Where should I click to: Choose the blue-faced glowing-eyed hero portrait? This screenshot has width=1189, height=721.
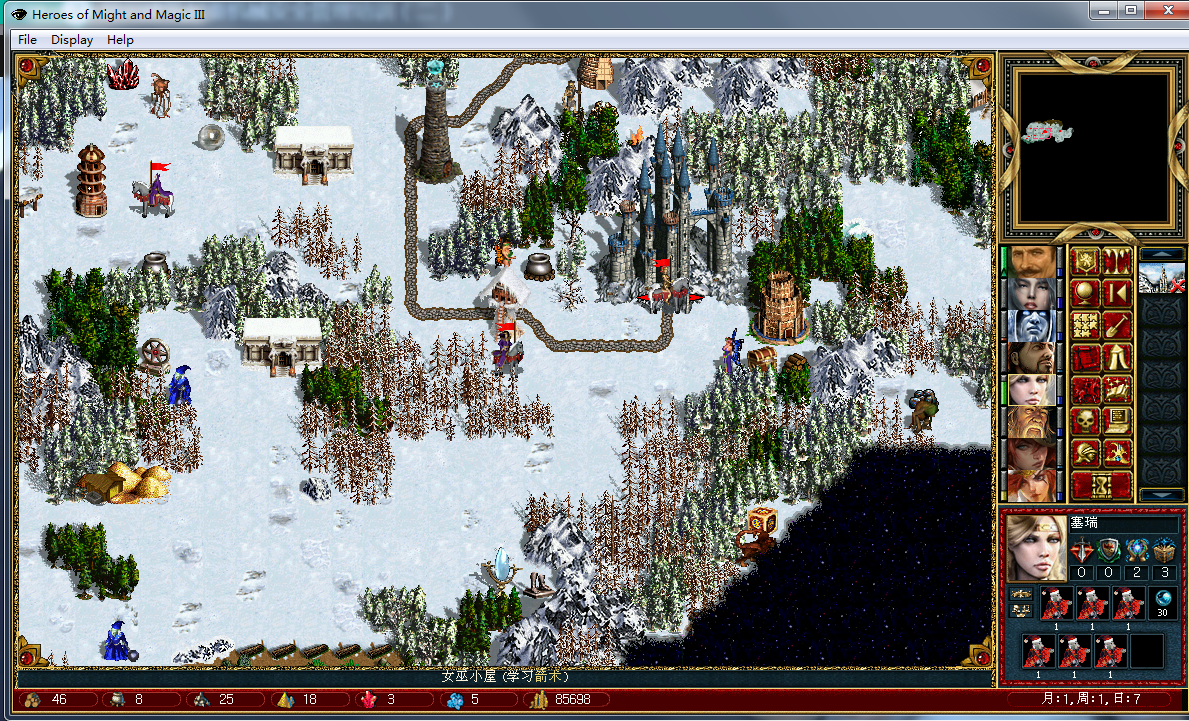[1033, 326]
